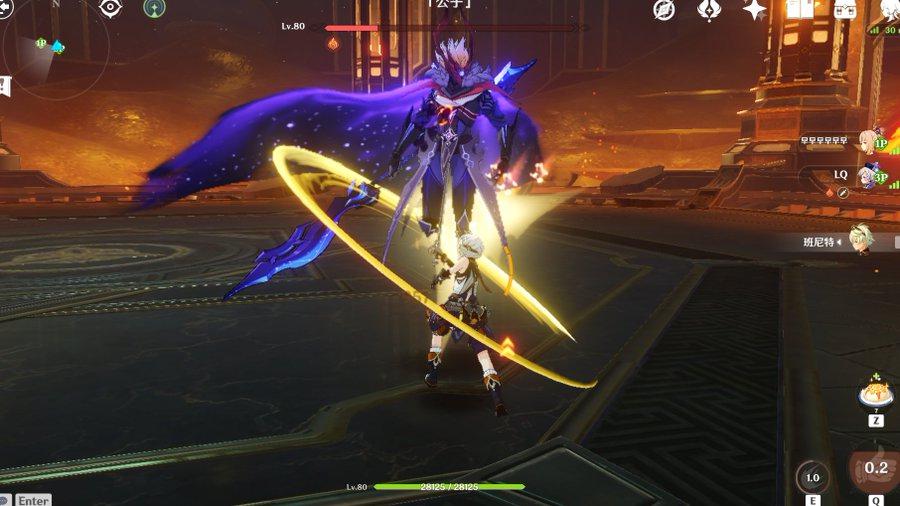Switch to party member 班尼特

point(860,239)
